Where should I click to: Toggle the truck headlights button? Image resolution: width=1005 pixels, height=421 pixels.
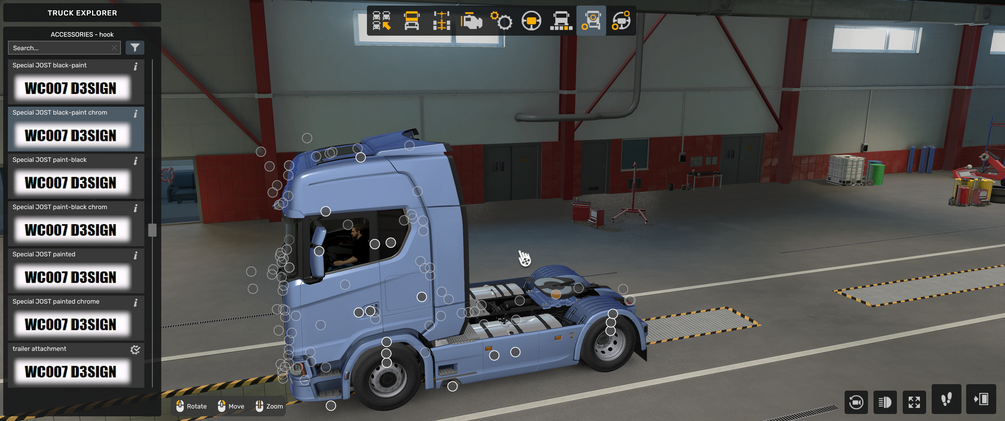(x=885, y=402)
